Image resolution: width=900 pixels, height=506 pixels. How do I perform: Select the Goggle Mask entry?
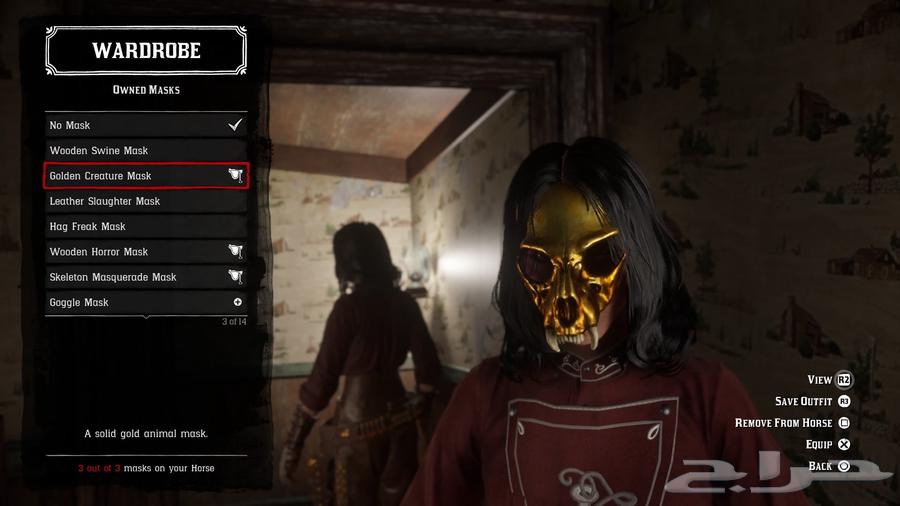pyautogui.click(x=146, y=302)
